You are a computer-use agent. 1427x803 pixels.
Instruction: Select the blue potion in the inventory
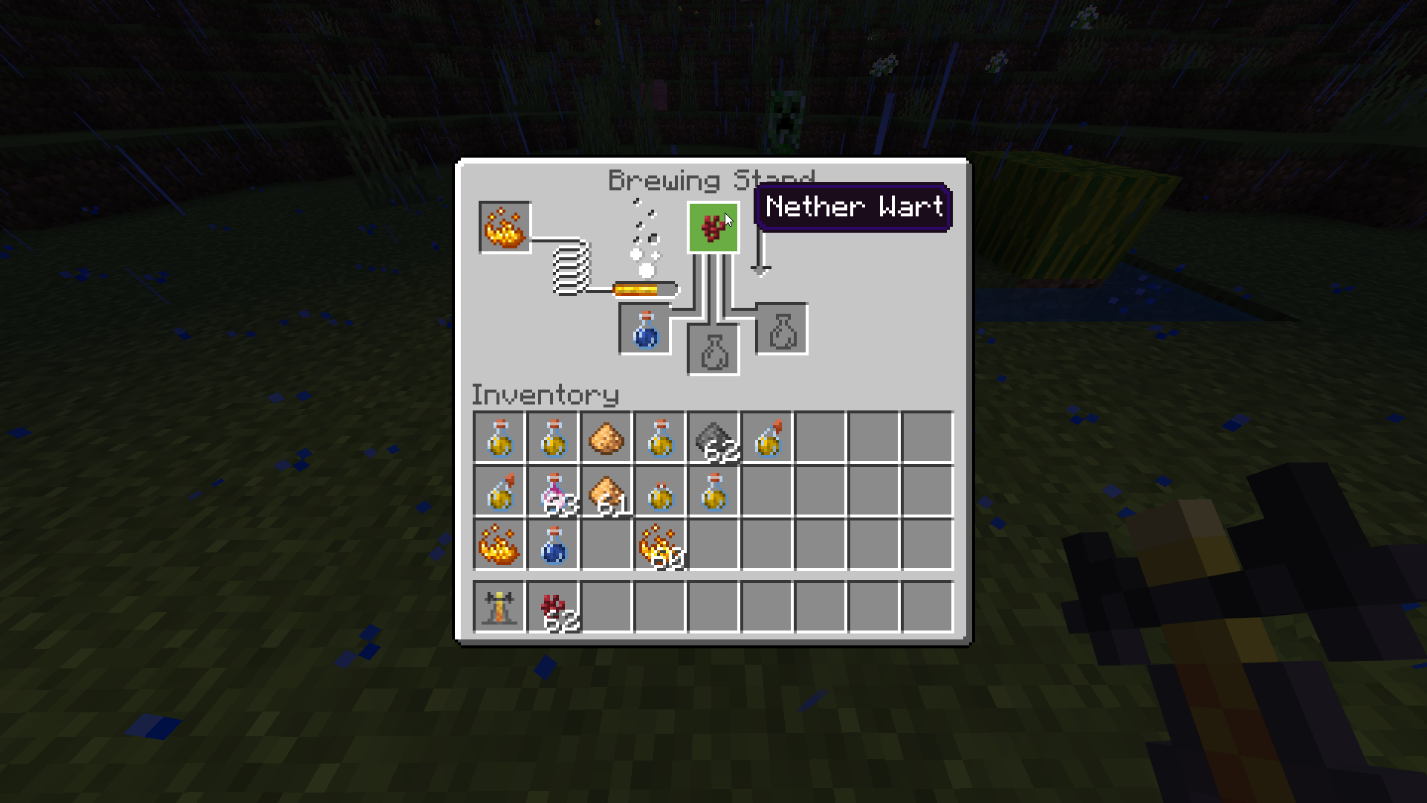point(553,545)
